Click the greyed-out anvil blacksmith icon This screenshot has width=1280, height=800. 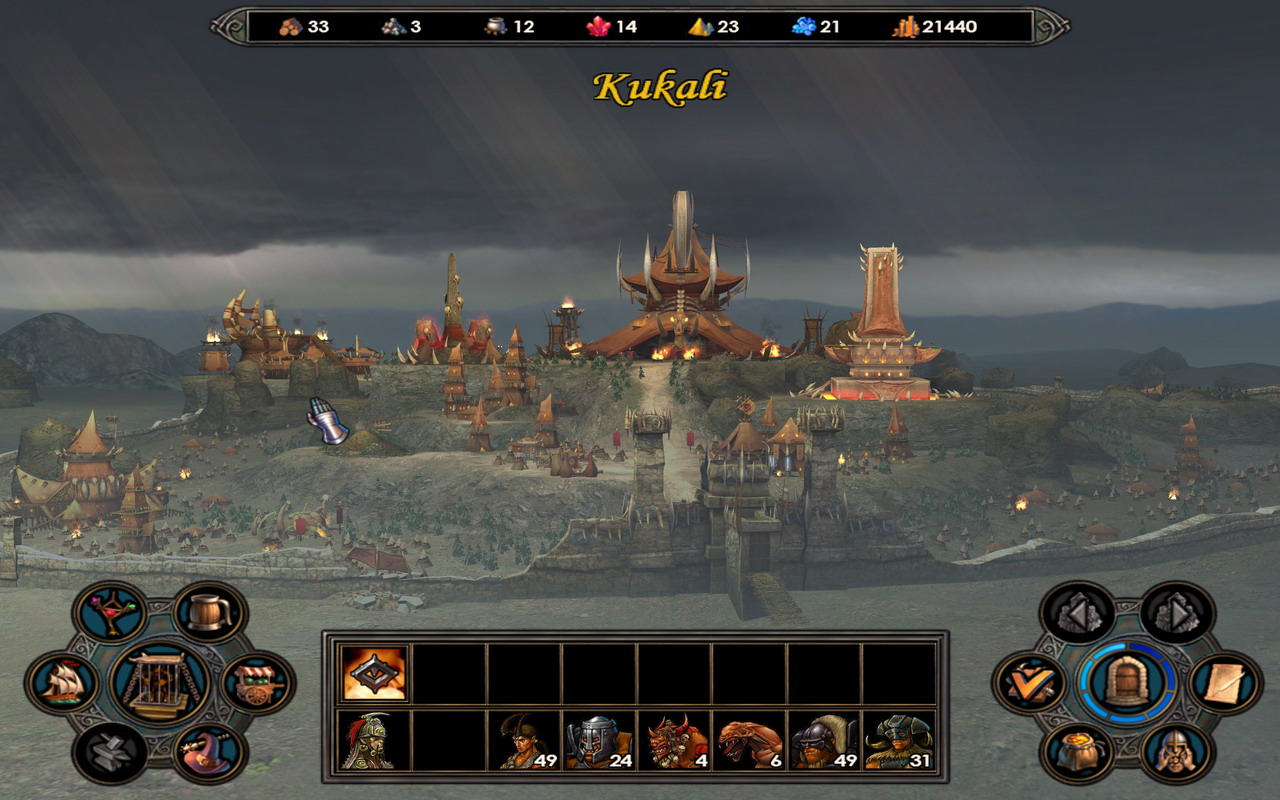tap(110, 752)
